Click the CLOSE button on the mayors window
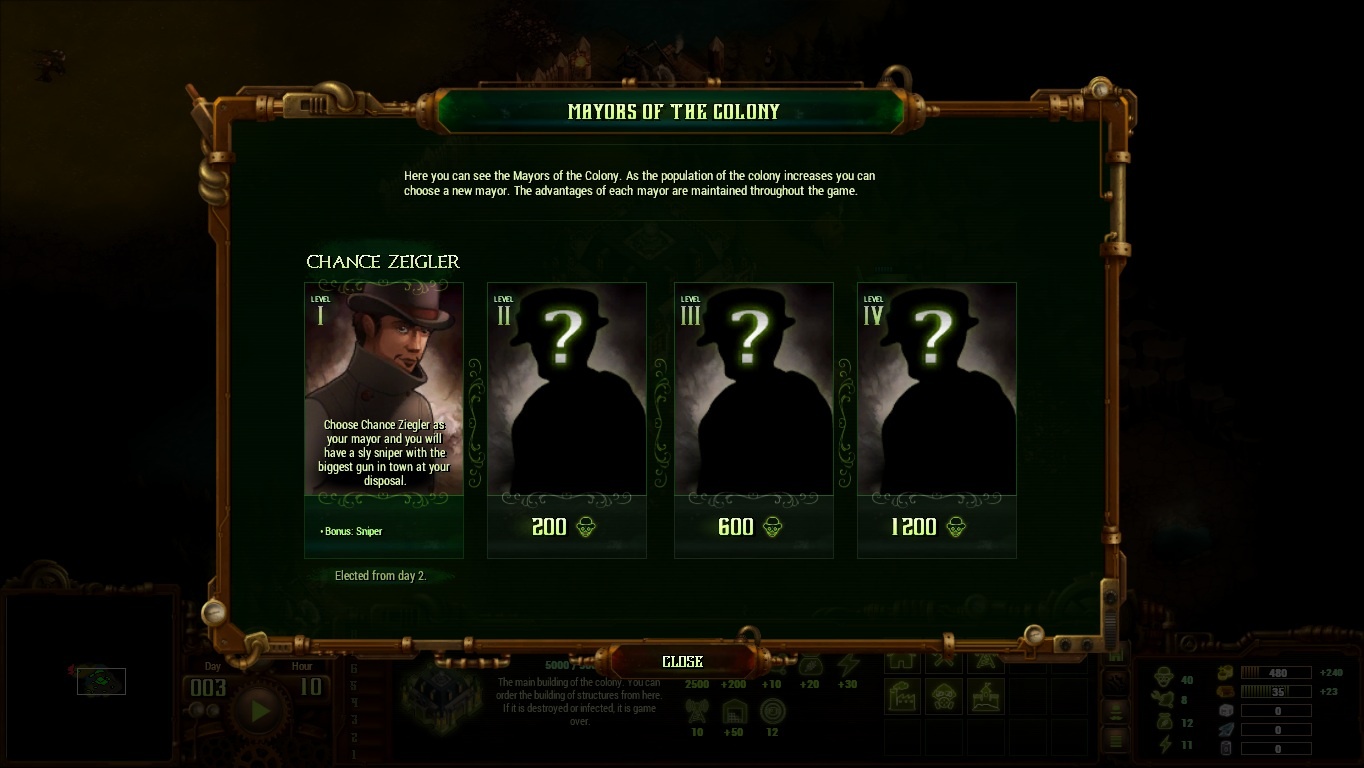Screen dimensions: 1364x768 coord(681,661)
